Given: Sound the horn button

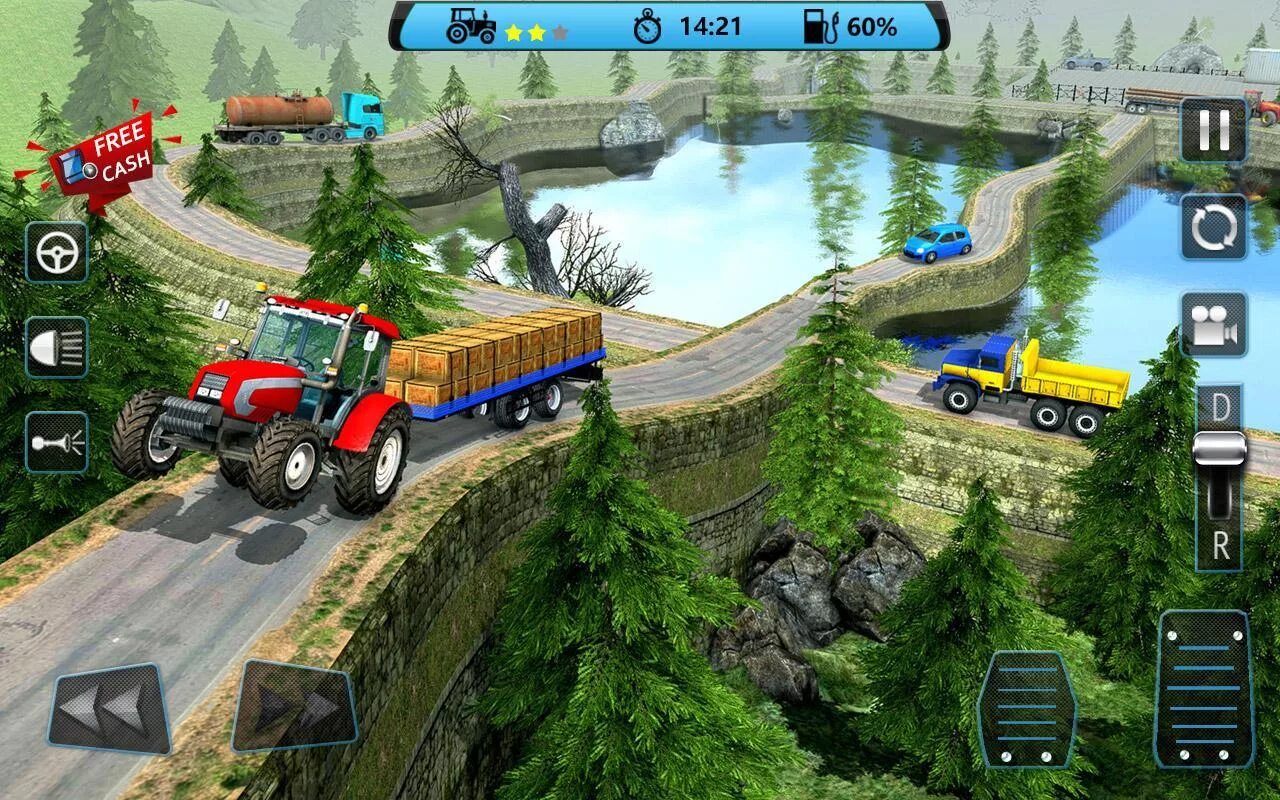Looking at the screenshot, I should point(56,441).
